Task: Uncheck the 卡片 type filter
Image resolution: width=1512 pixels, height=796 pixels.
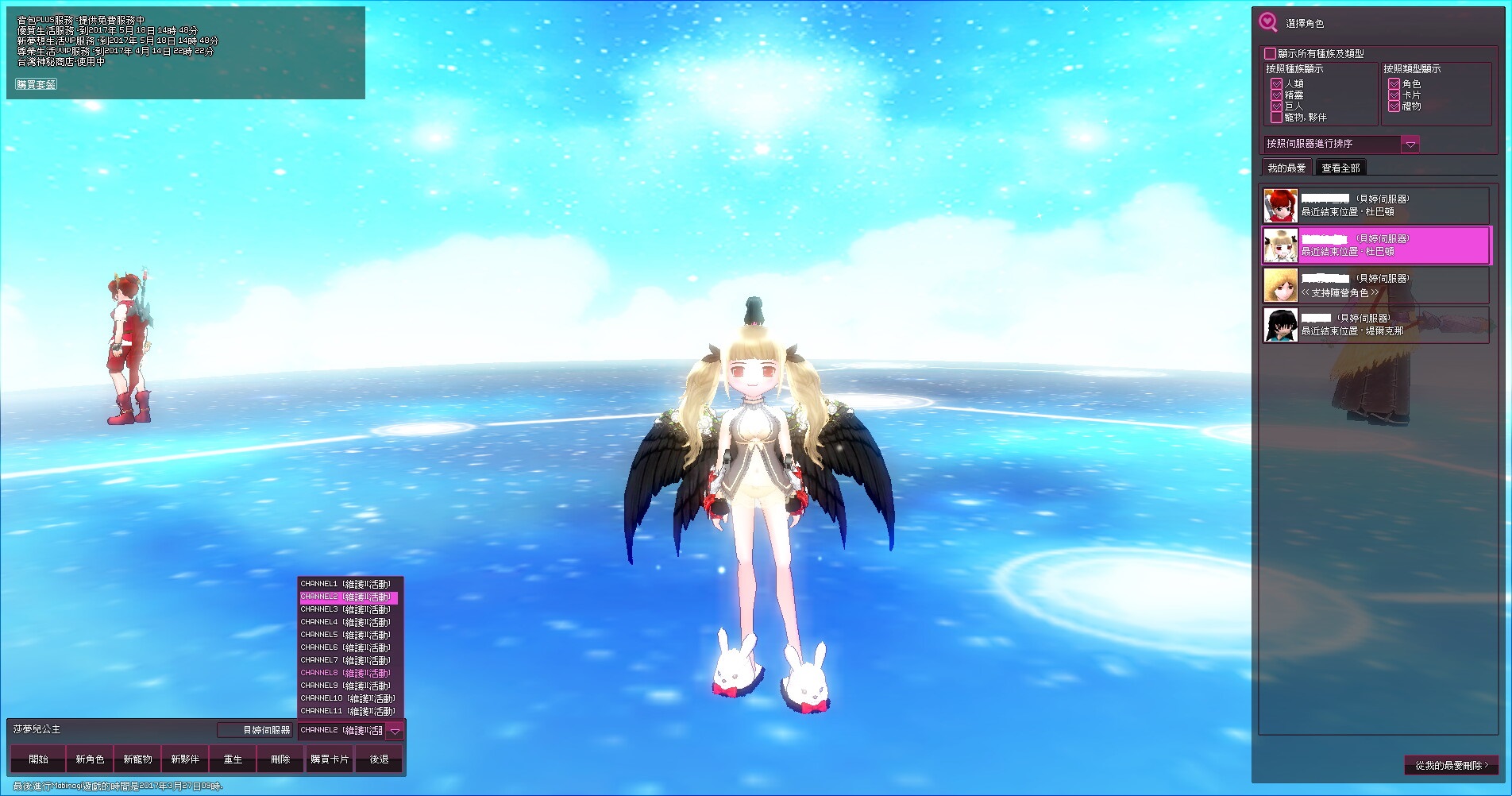Action: (x=1394, y=95)
